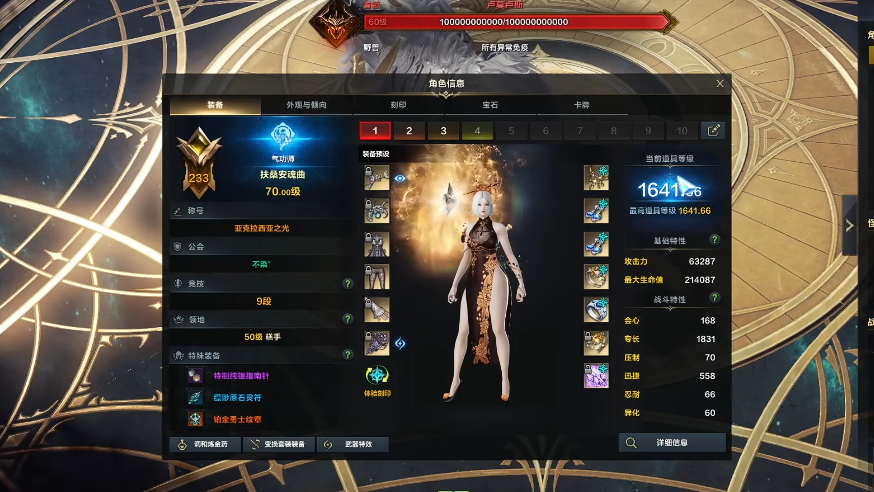Close the 角色信息 character window

click(720, 84)
